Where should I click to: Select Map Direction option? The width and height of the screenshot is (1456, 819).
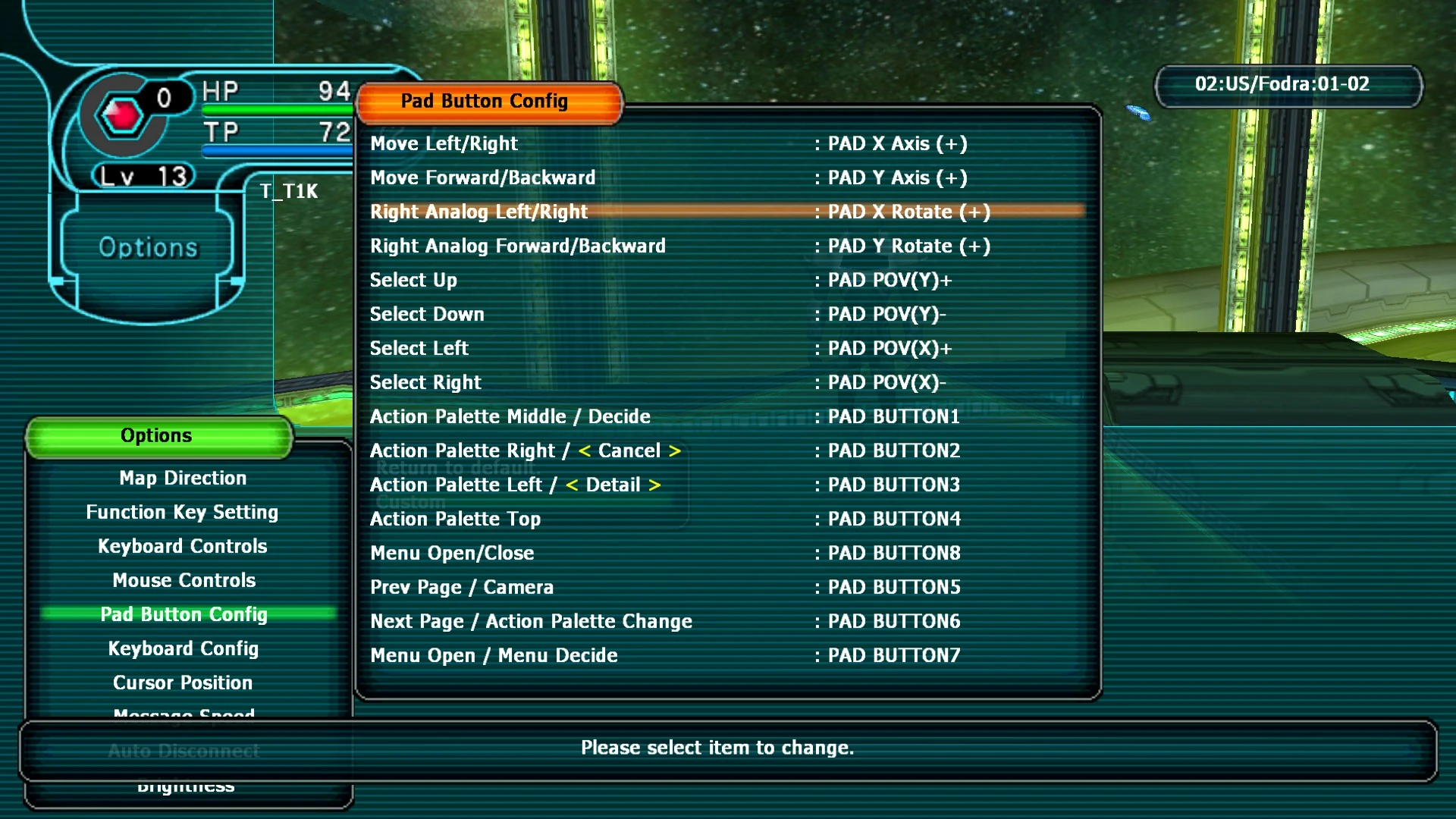pyautogui.click(x=182, y=478)
